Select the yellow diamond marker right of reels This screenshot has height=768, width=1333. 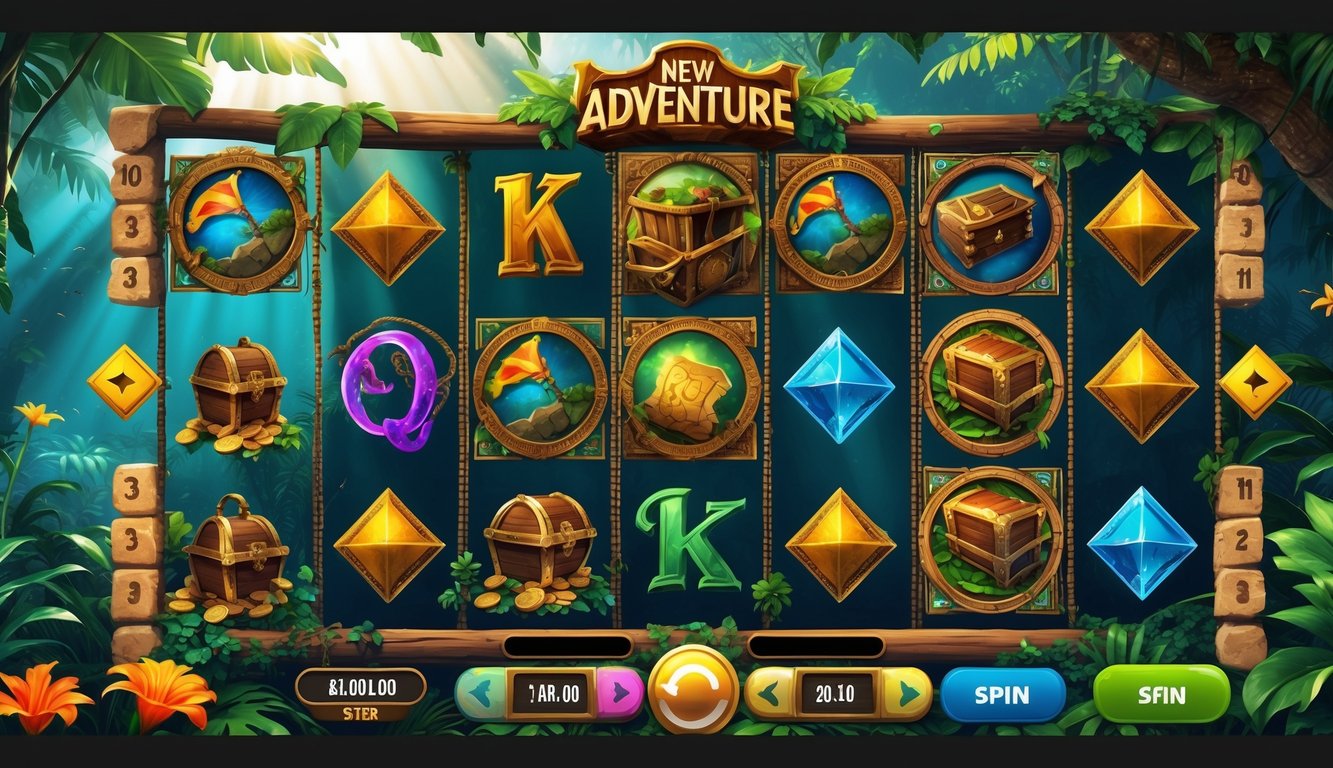(x=1255, y=382)
